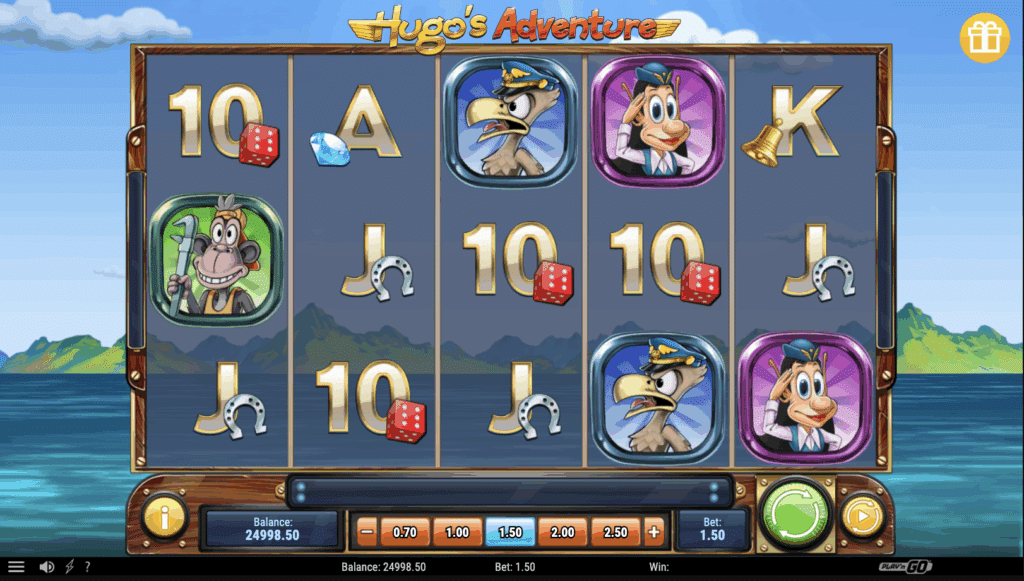Increase the bet with the plus button
1024x581 pixels.
[654, 532]
